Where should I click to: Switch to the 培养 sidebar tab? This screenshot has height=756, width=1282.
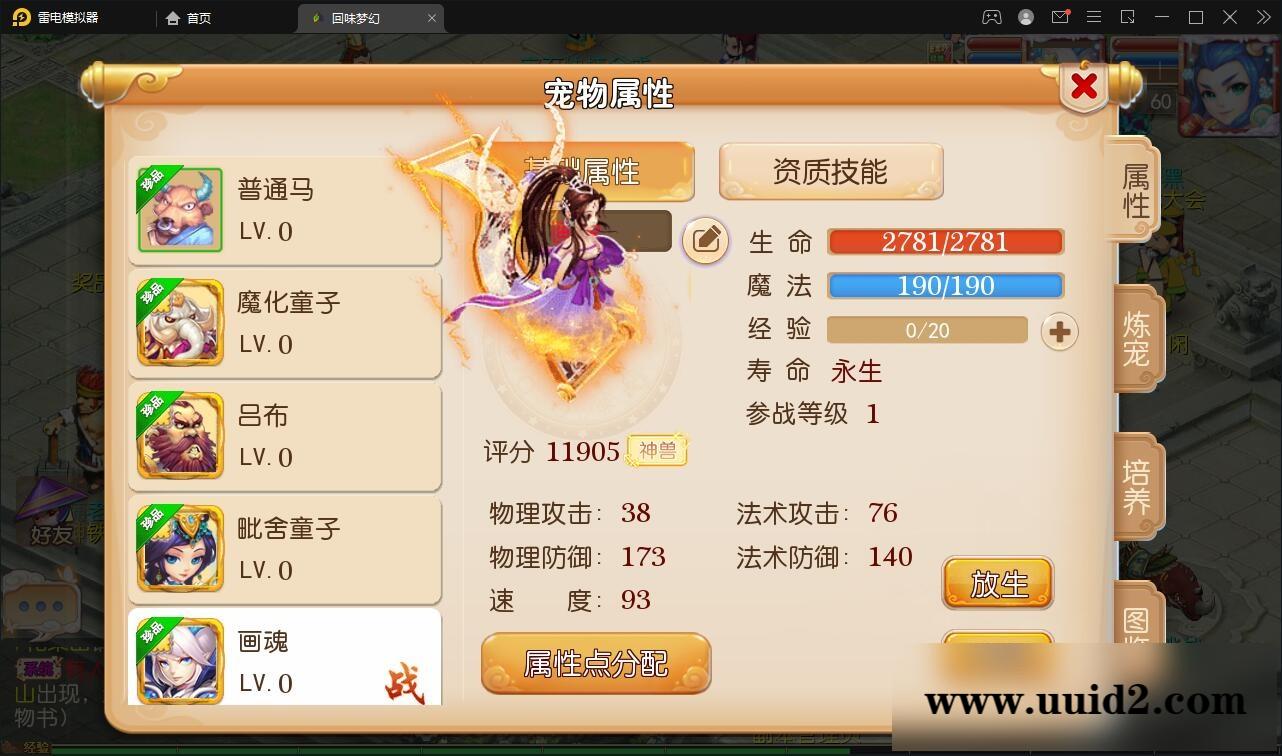1135,487
